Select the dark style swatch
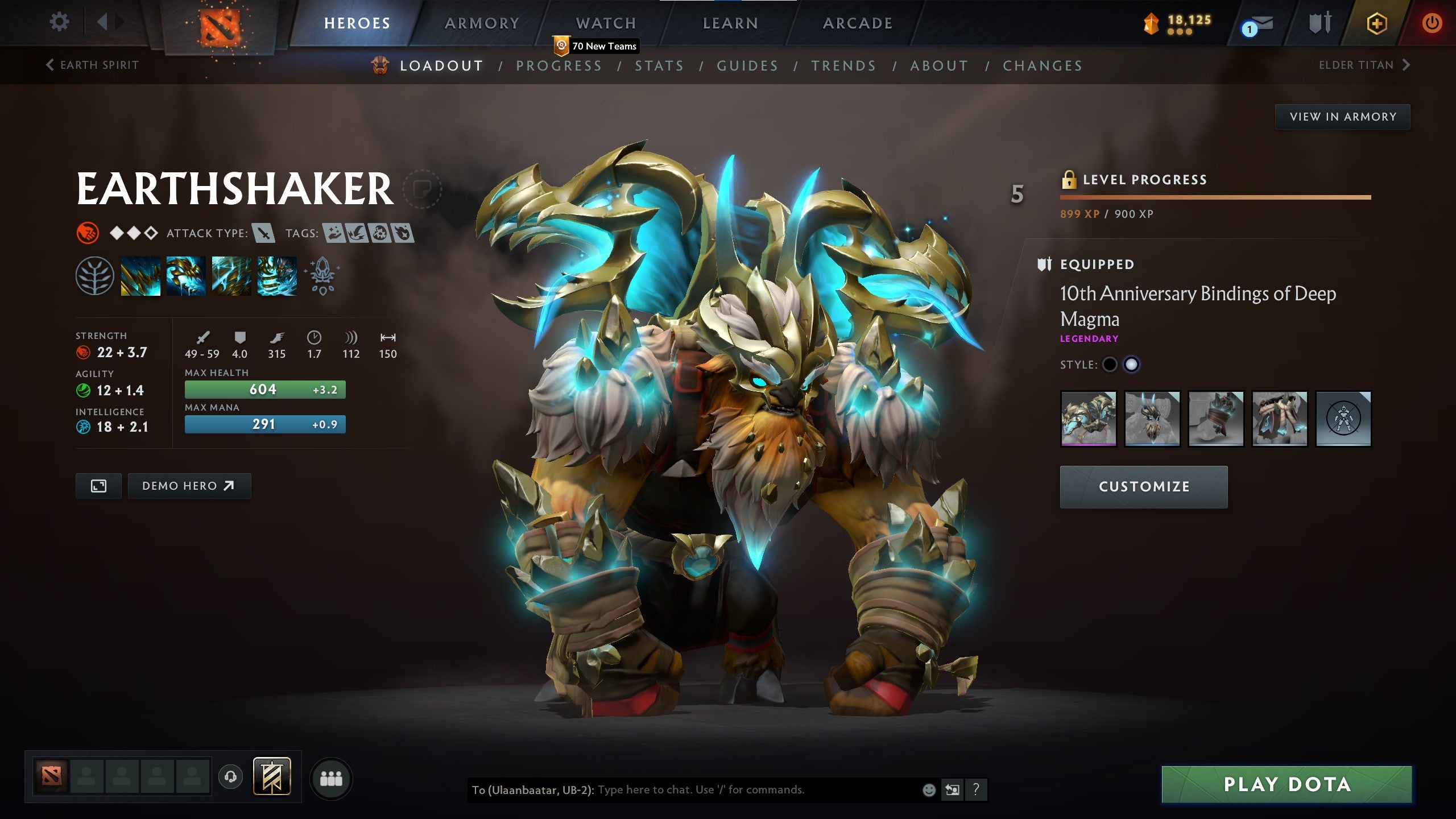This screenshot has height=819, width=1456. pos(1110,365)
